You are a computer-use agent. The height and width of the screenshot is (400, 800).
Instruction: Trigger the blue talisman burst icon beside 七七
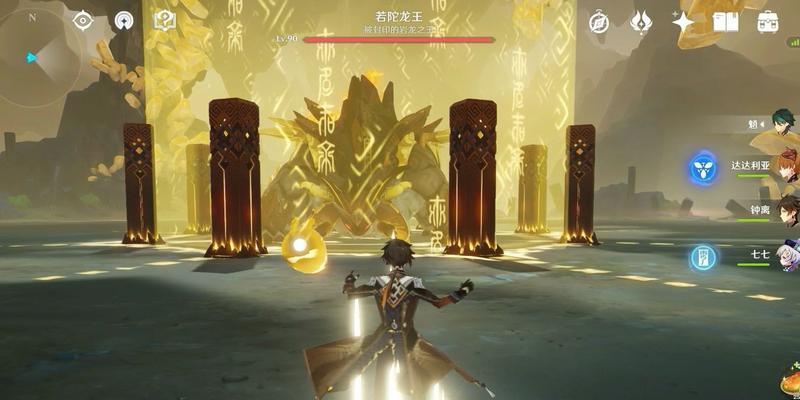tap(703, 257)
